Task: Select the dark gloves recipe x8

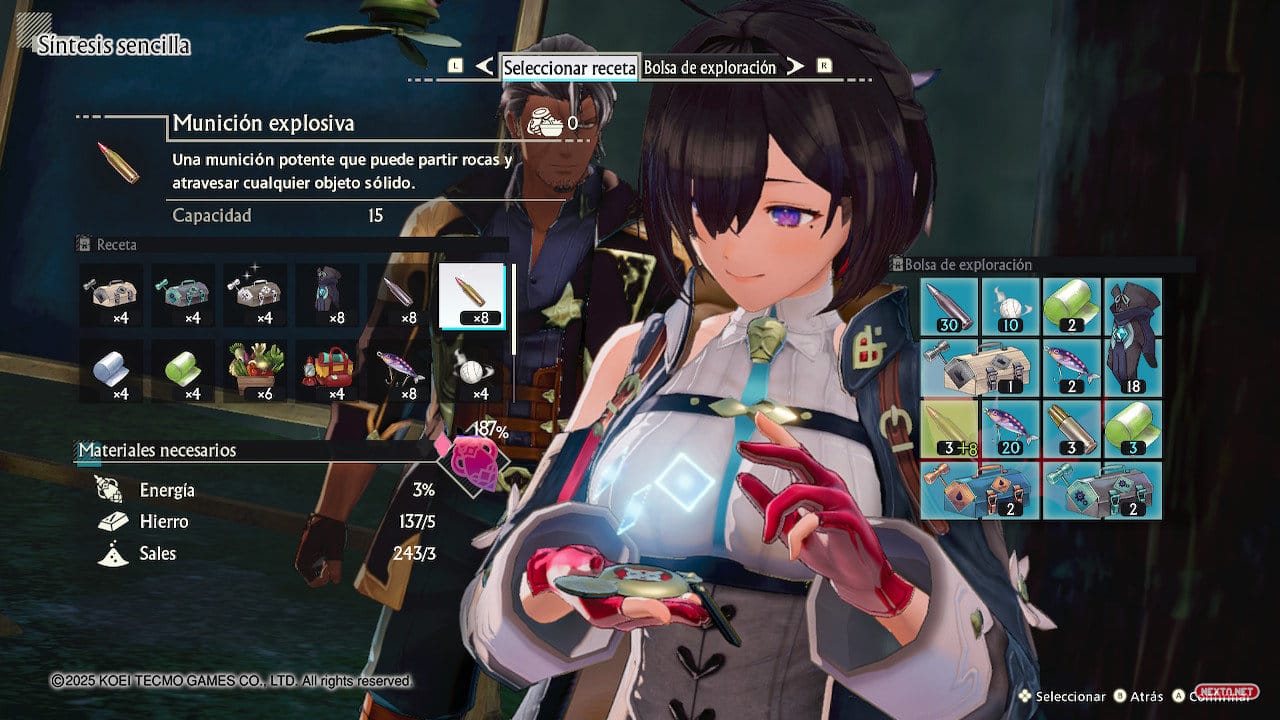Action: click(328, 296)
